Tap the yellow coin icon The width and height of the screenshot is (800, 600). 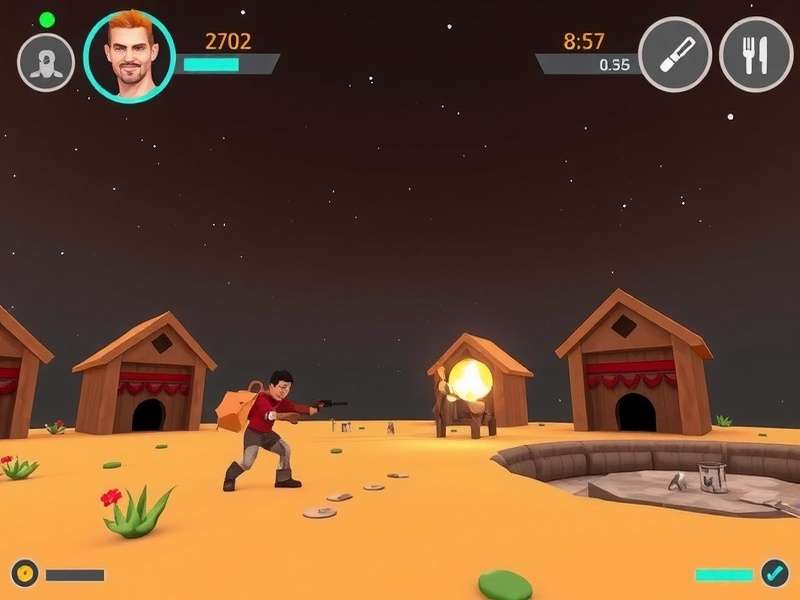tap(25, 574)
